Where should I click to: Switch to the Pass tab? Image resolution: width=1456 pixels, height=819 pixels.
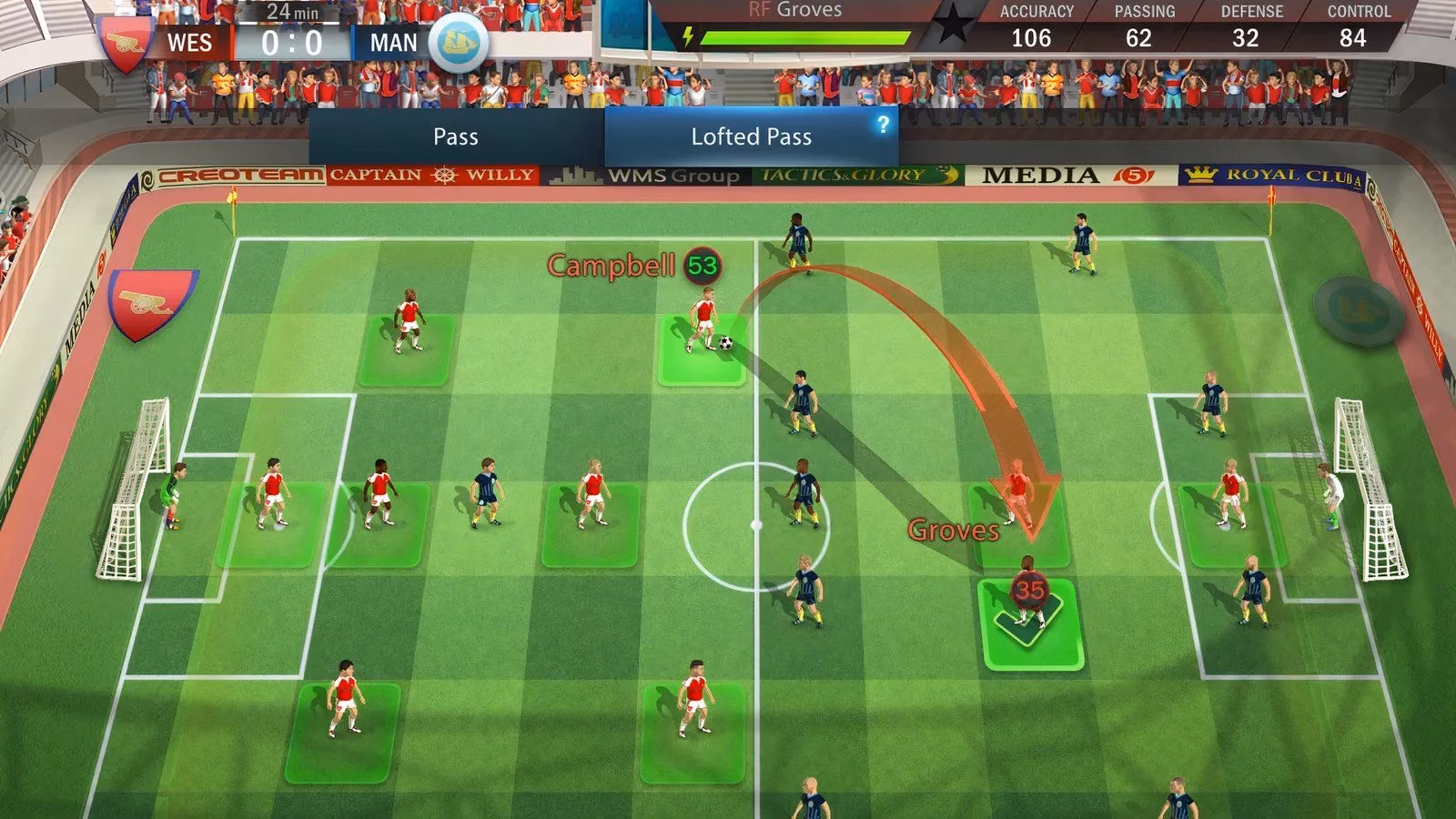457,136
